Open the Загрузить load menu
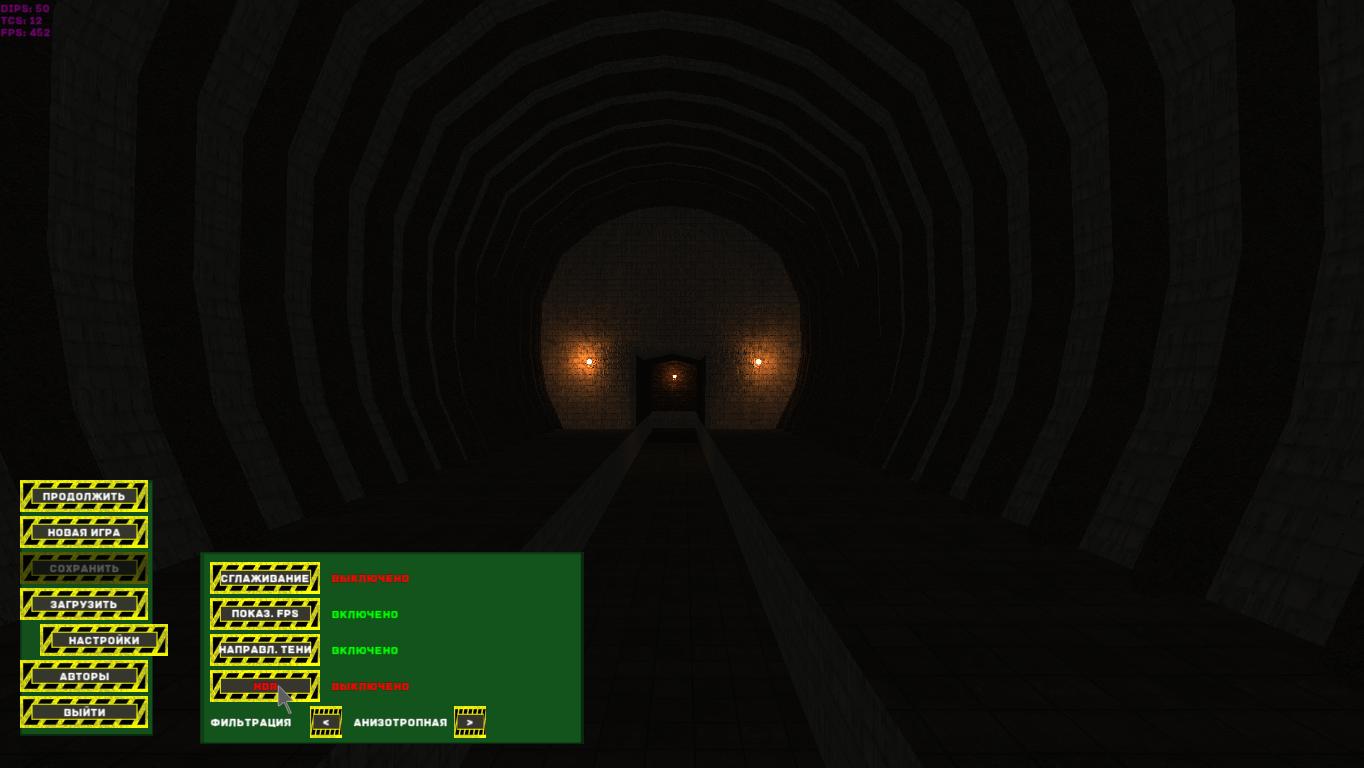 pos(84,604)
